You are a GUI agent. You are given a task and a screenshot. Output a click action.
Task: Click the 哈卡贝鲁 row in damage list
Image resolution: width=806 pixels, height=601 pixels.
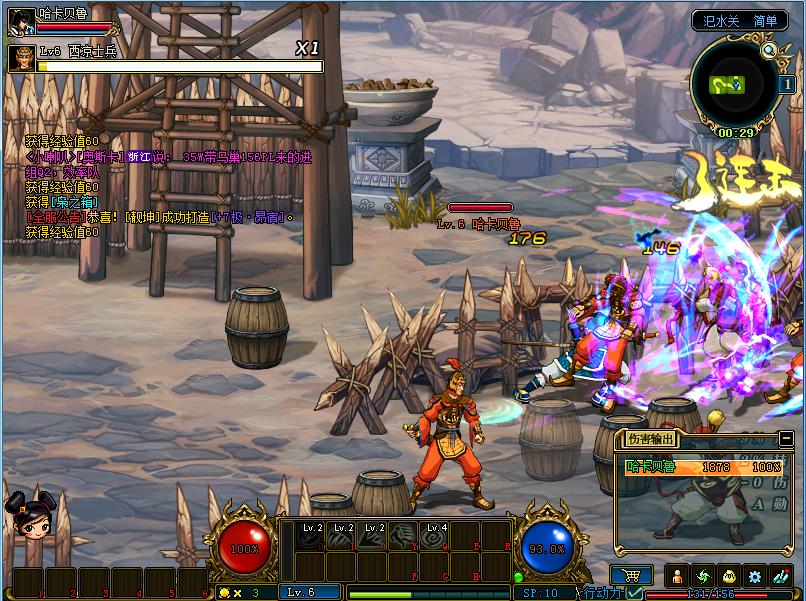click(x=702, y=467)
